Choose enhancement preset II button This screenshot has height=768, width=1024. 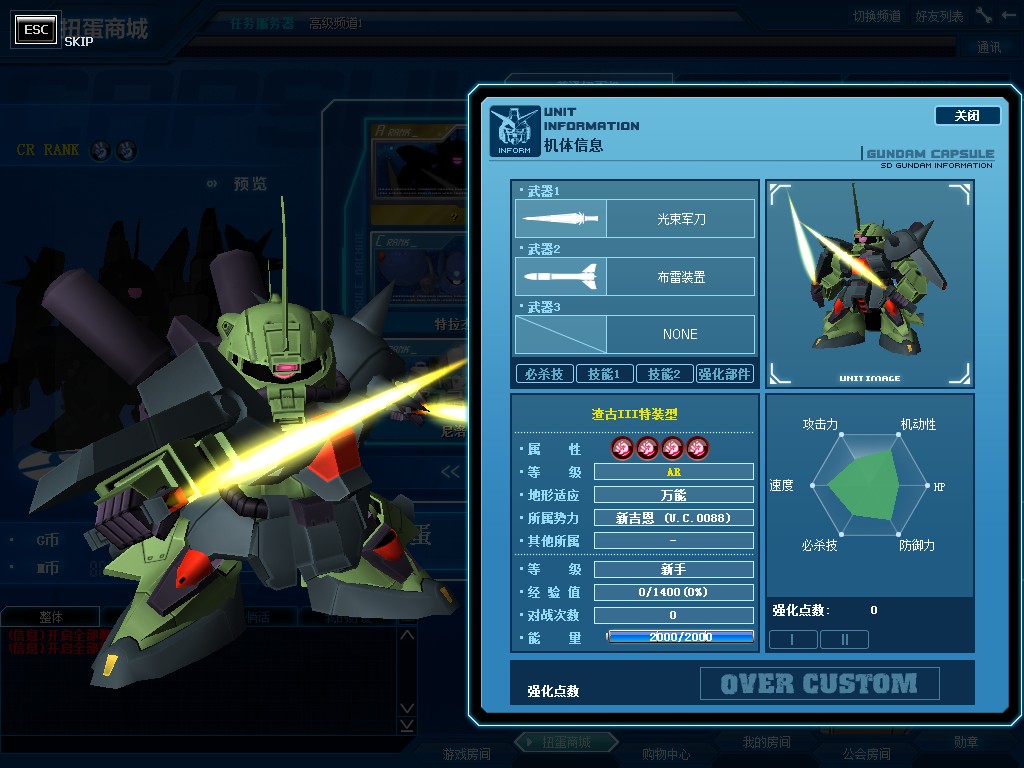(844, 639)
